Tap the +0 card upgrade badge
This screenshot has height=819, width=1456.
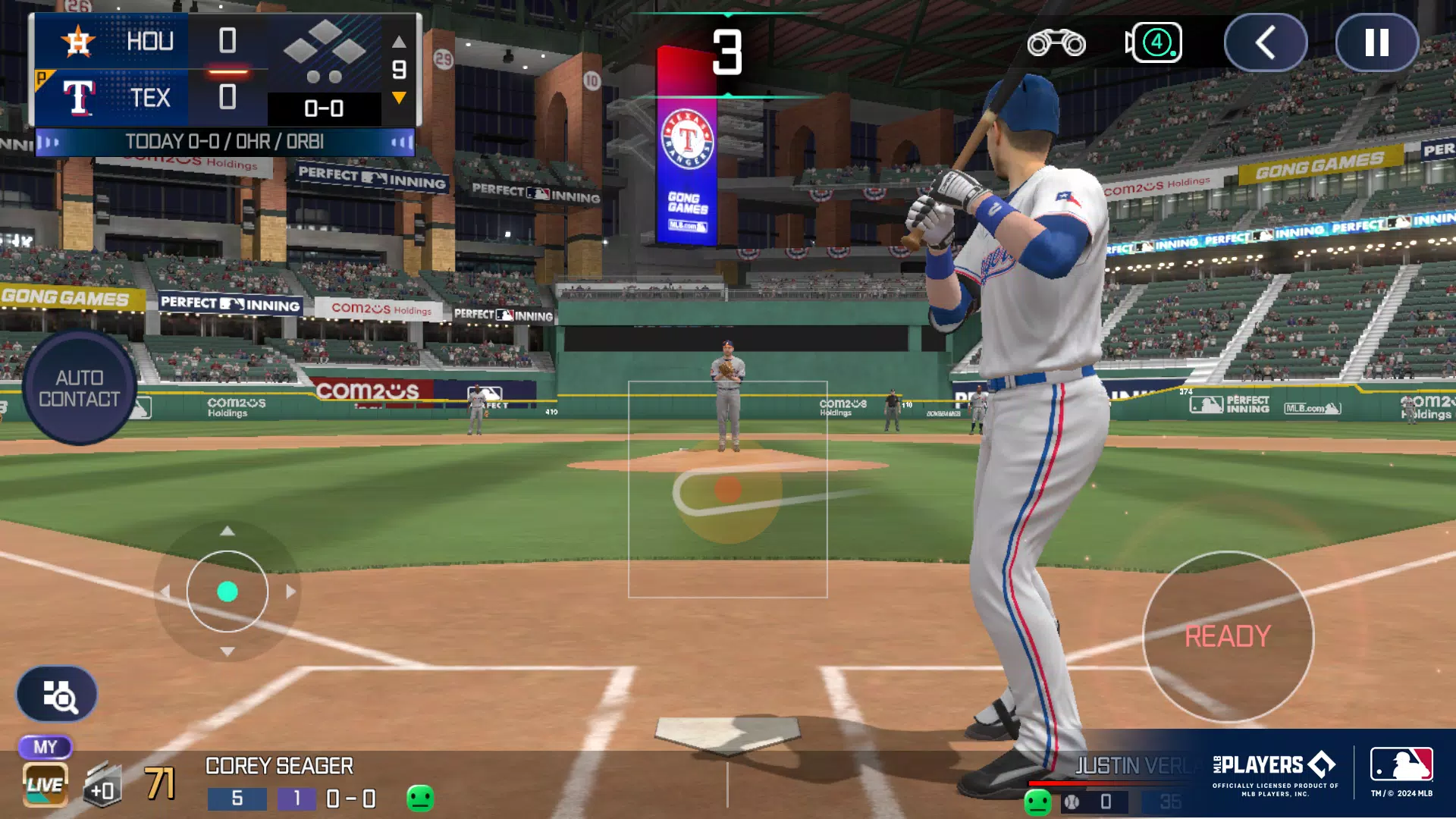pyautogui.click(x=102, y=786)
